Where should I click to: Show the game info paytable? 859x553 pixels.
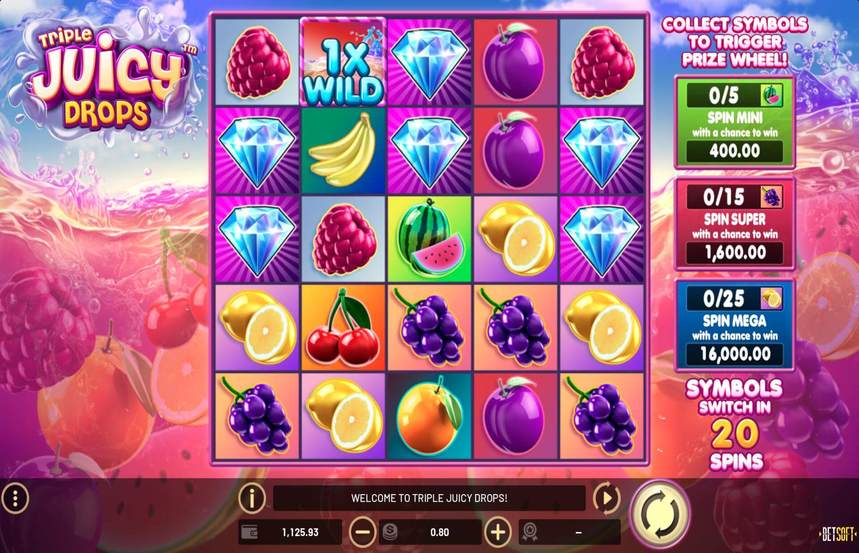[251, 497]
